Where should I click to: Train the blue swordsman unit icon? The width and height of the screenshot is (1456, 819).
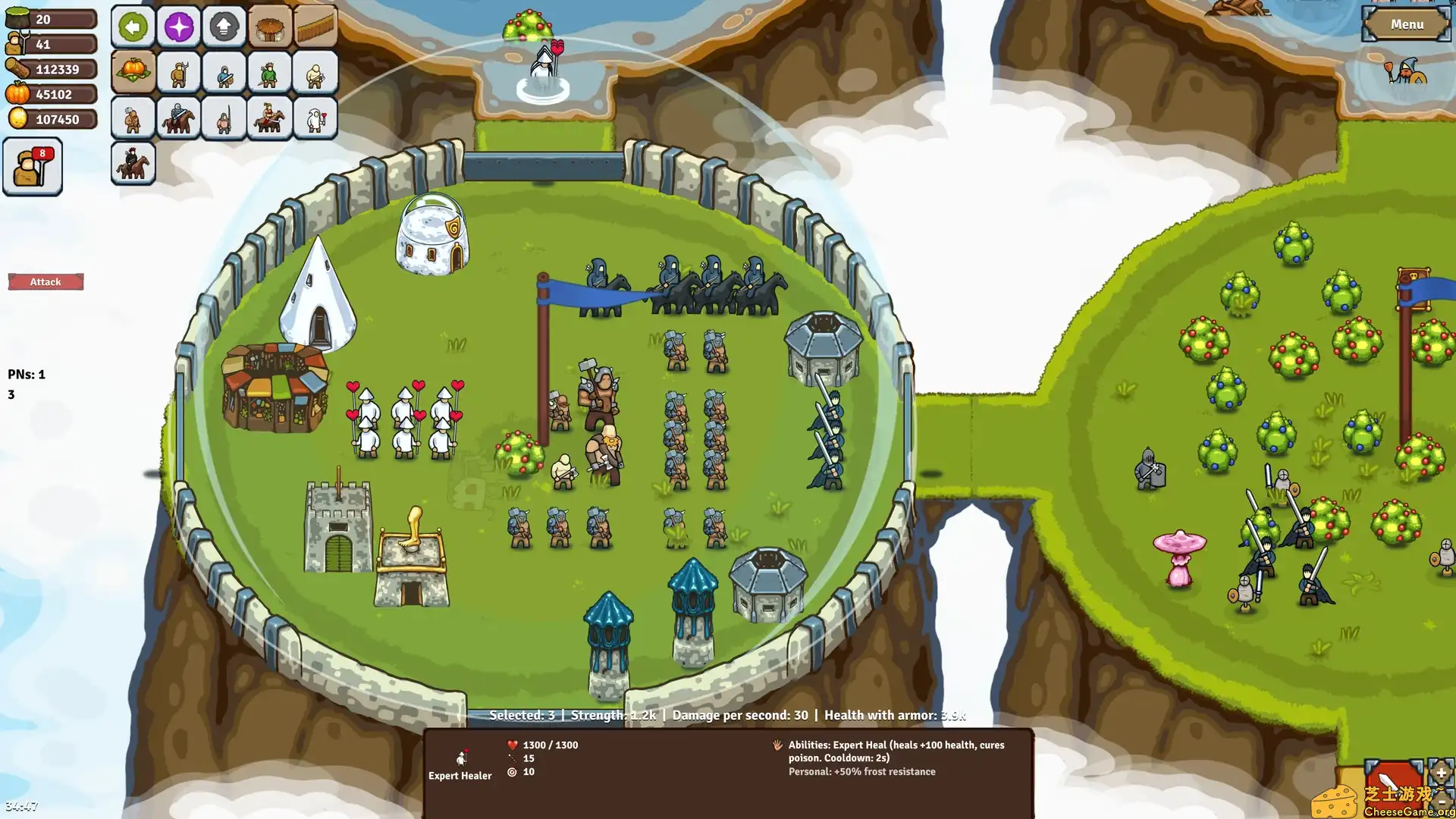point(224,72)
